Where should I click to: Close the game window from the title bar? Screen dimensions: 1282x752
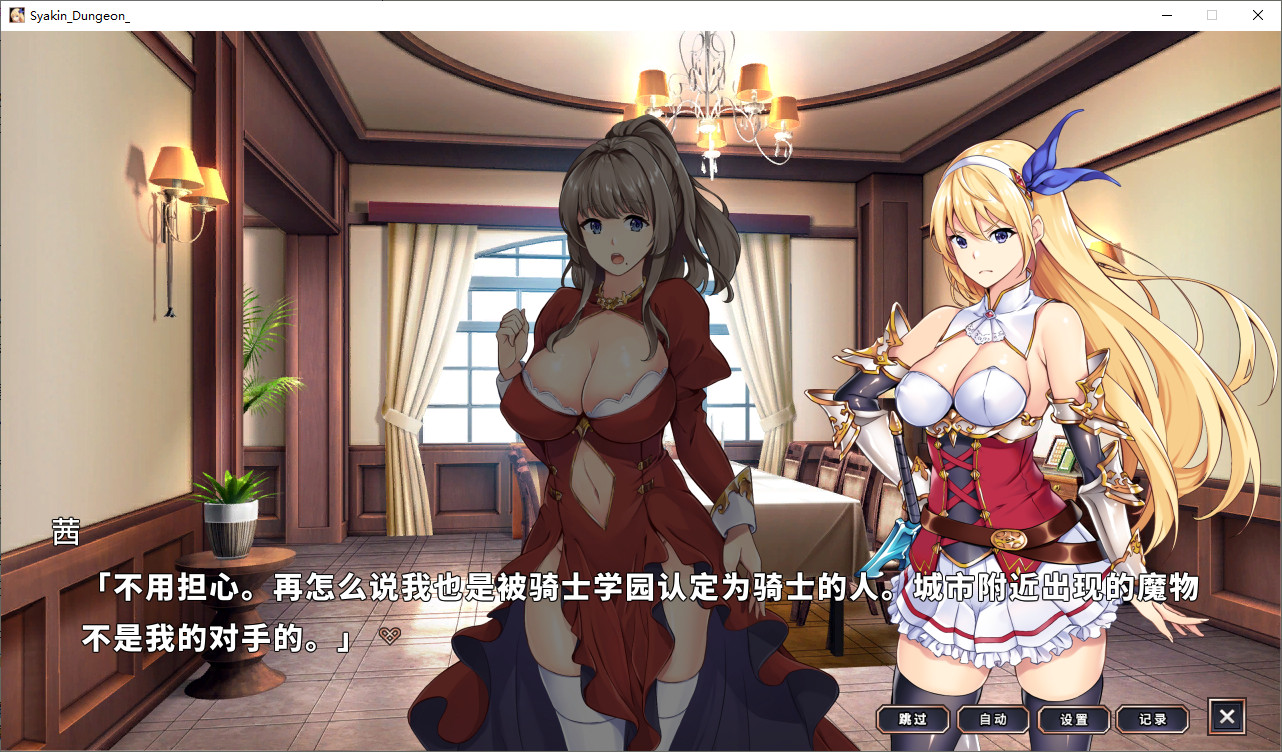point(1258,15)
